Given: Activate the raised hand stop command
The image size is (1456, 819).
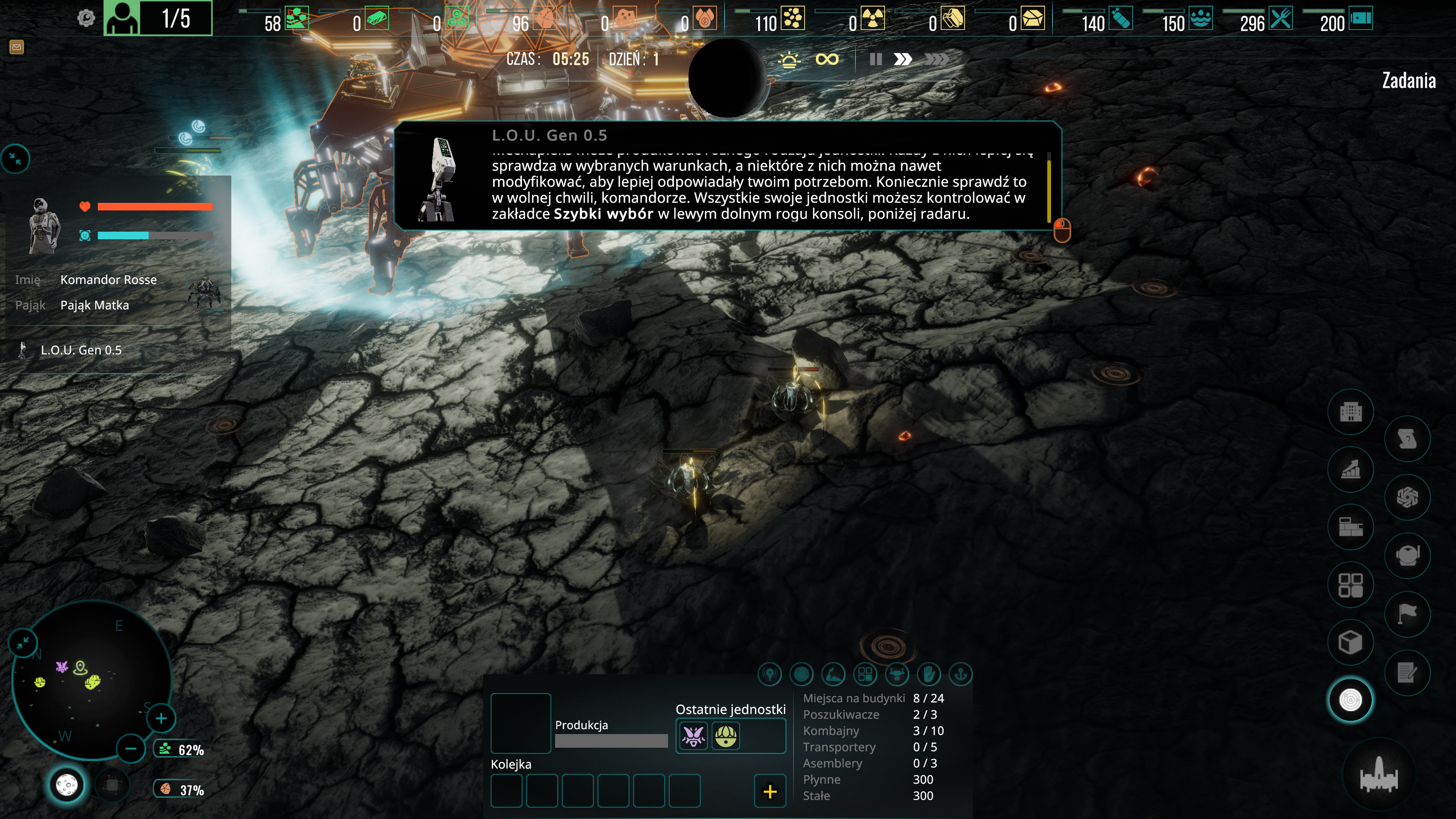Looking at the screenshot, I should click(929, 674).
